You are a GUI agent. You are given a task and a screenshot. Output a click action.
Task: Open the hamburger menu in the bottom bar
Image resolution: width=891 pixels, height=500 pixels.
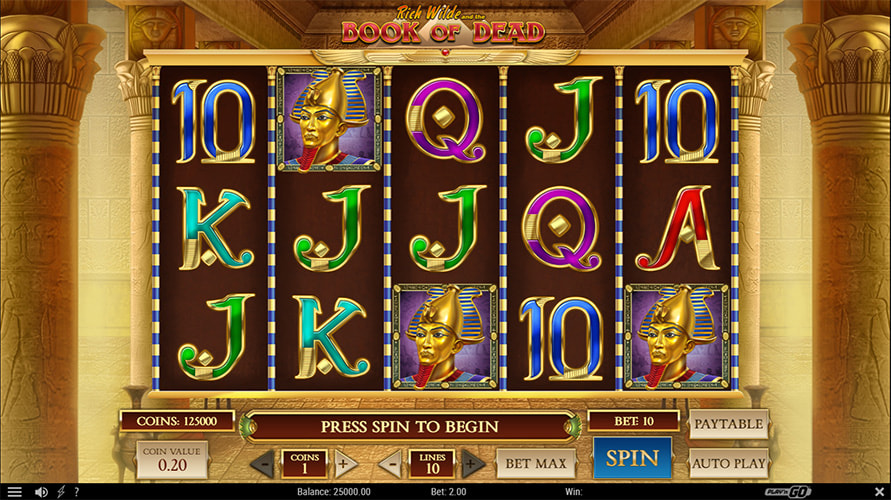point(14,492)
